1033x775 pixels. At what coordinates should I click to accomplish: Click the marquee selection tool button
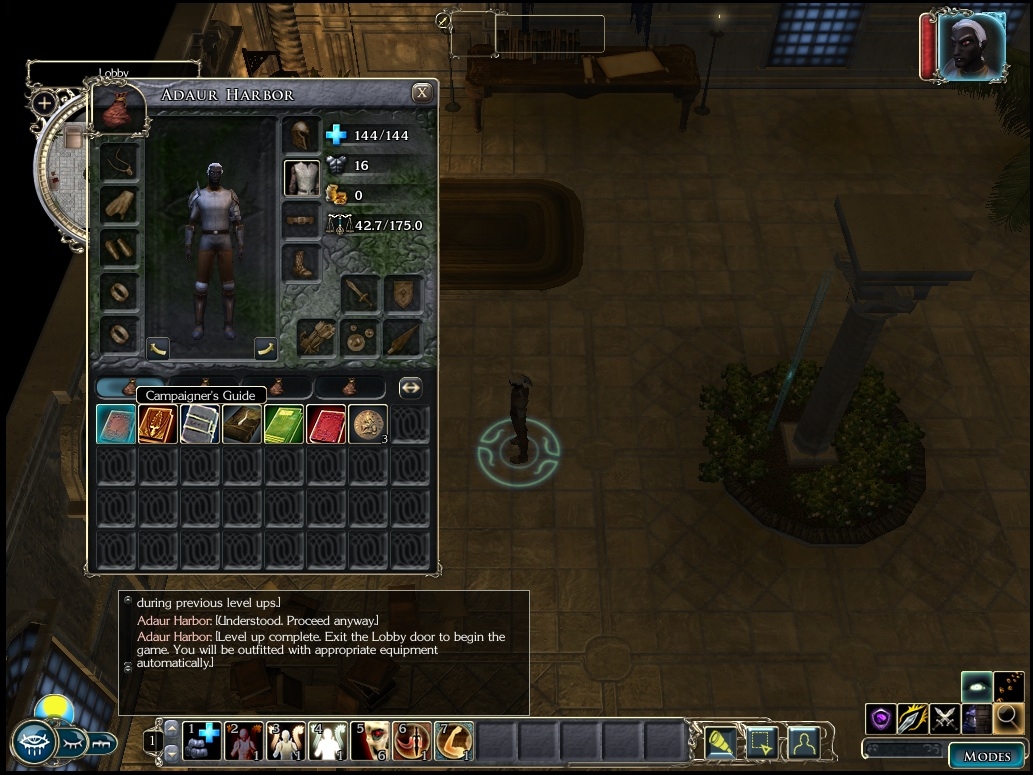click(x=762, y=742)
